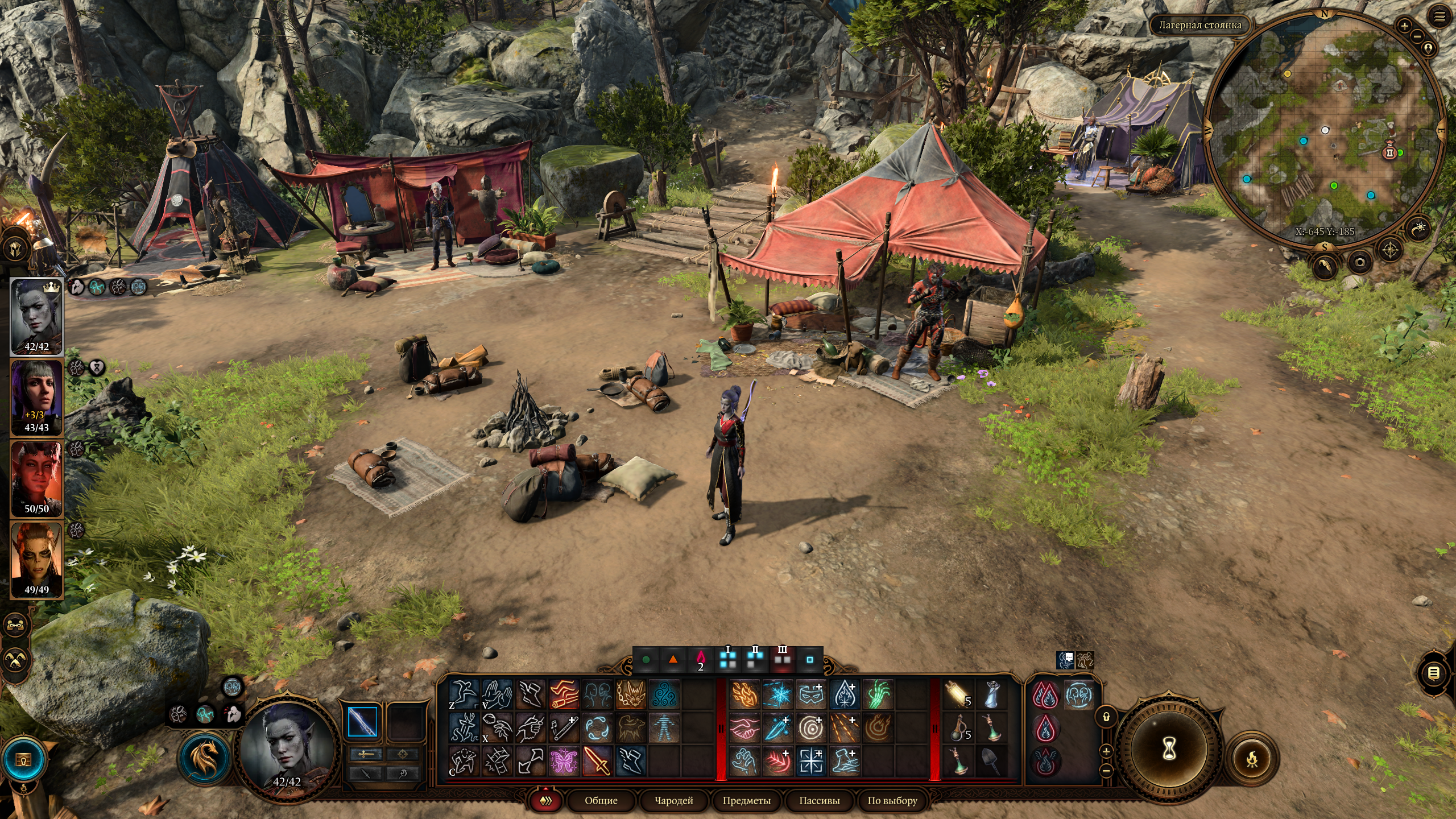Activate the blue snowflake frost spell
Screen dimensions: 1456x819
tap(777, 694)
